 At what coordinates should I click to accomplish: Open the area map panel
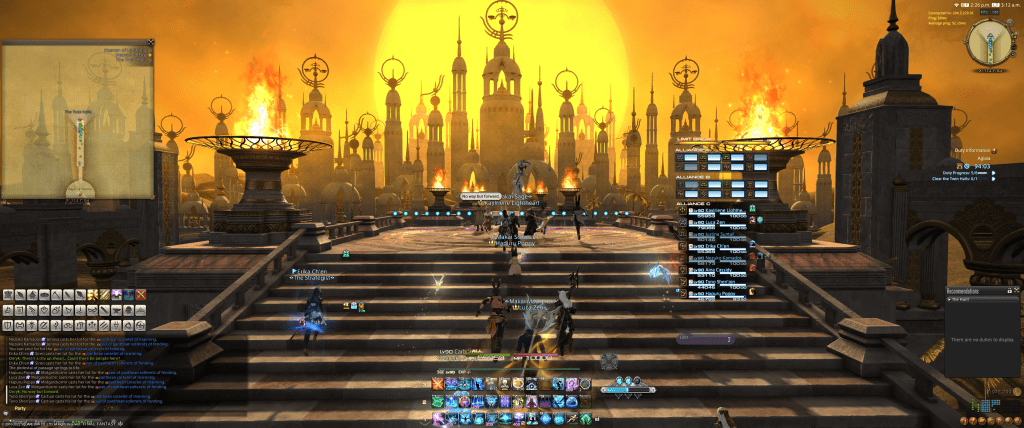pyautogui.click(x=76, y=118)
